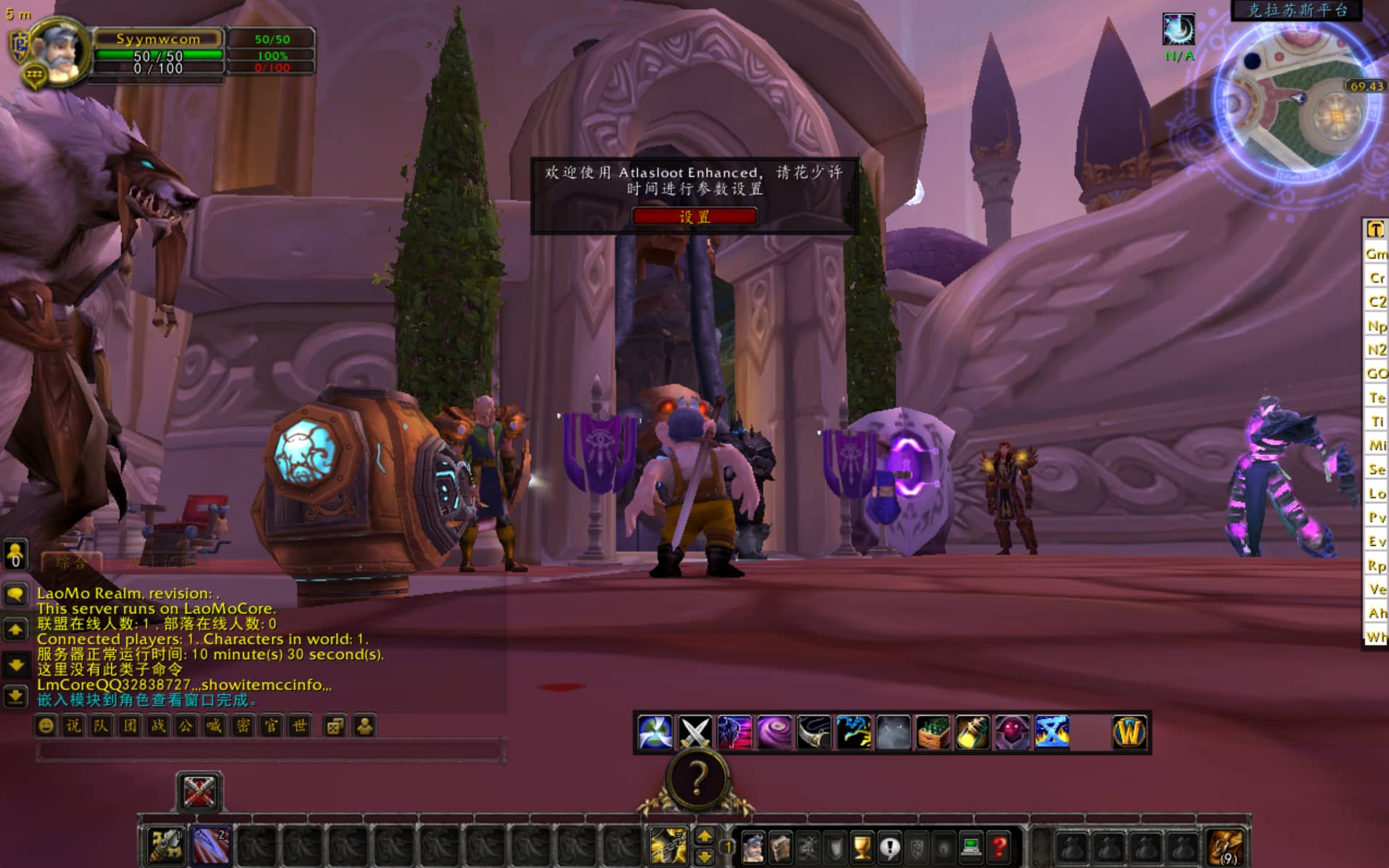Open the green computer game menu button
This screenshot has width=1389, height=868.
(971, 846)
